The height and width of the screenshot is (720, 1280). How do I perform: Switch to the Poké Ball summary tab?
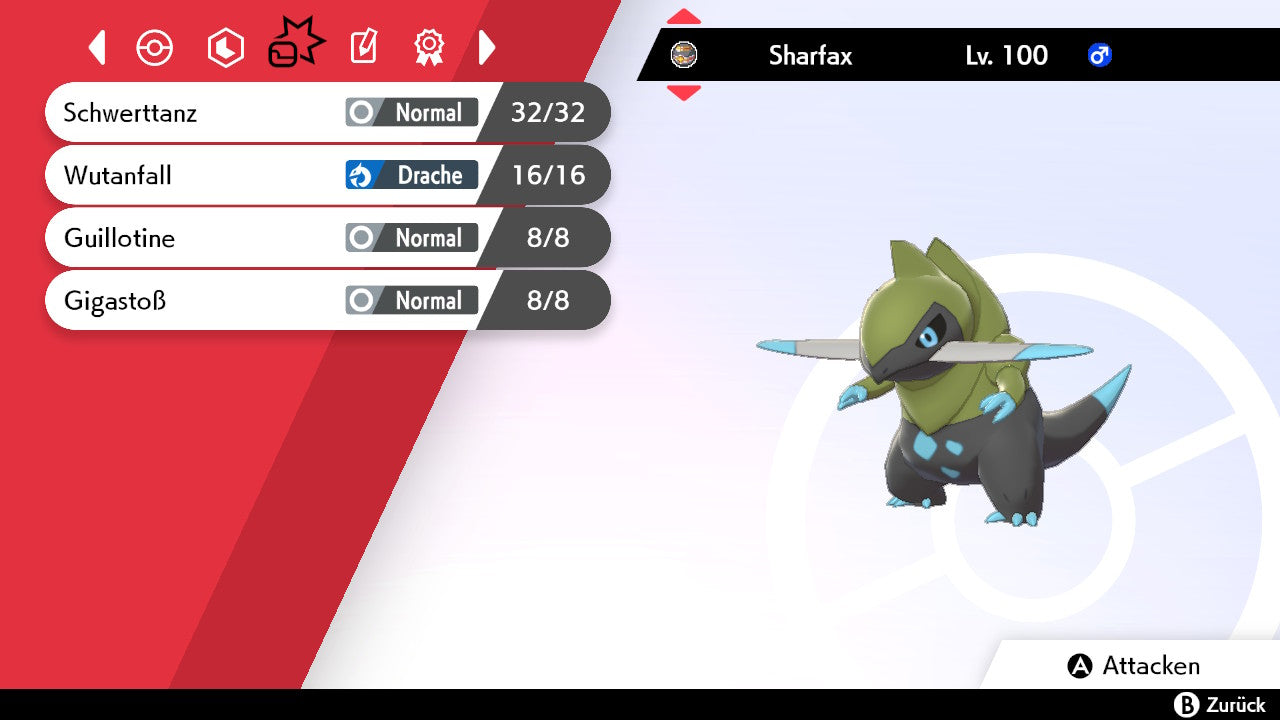pyautogui.click(x=155, y=47)
